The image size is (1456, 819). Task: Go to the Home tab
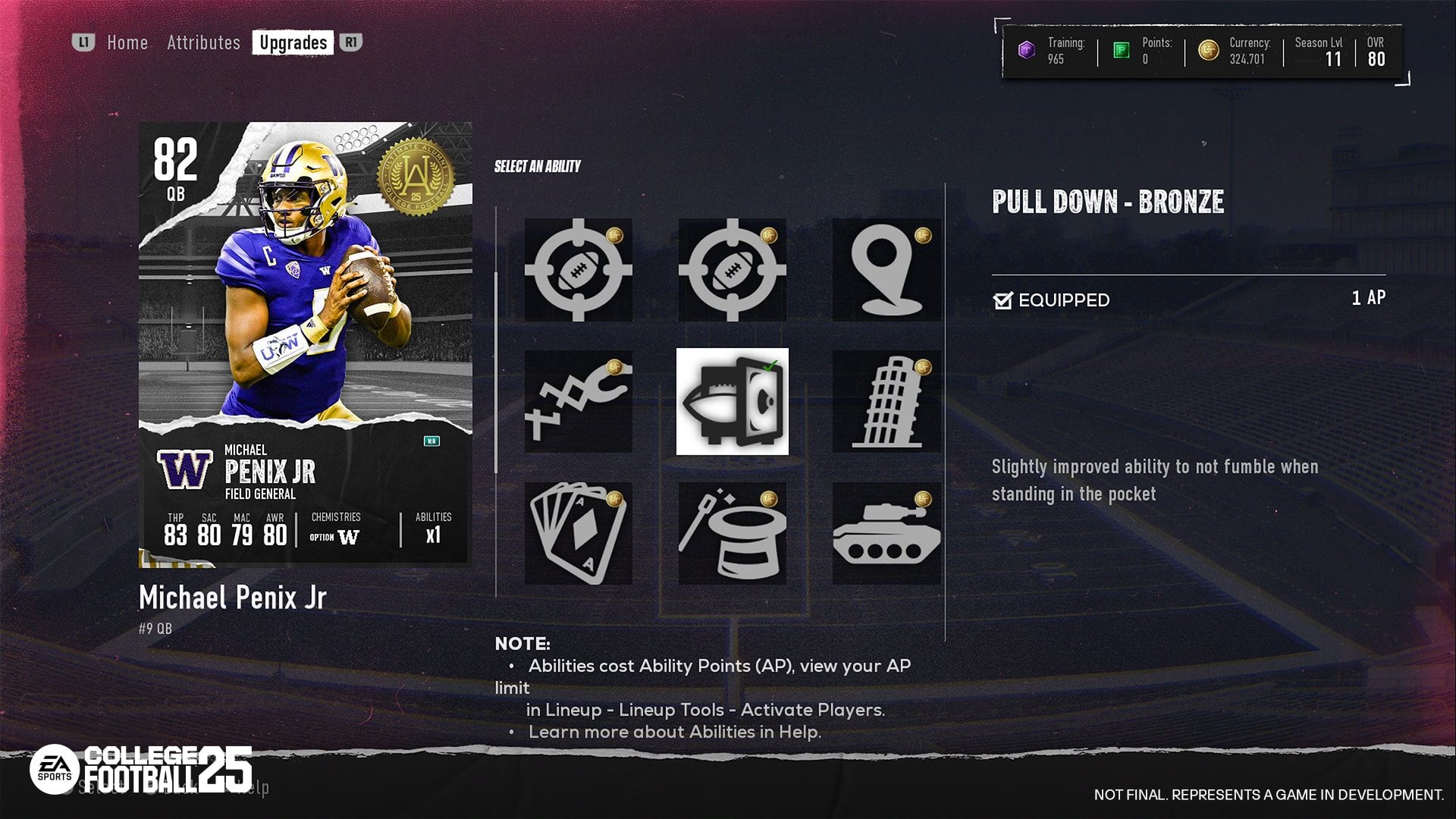pos(127,42)
